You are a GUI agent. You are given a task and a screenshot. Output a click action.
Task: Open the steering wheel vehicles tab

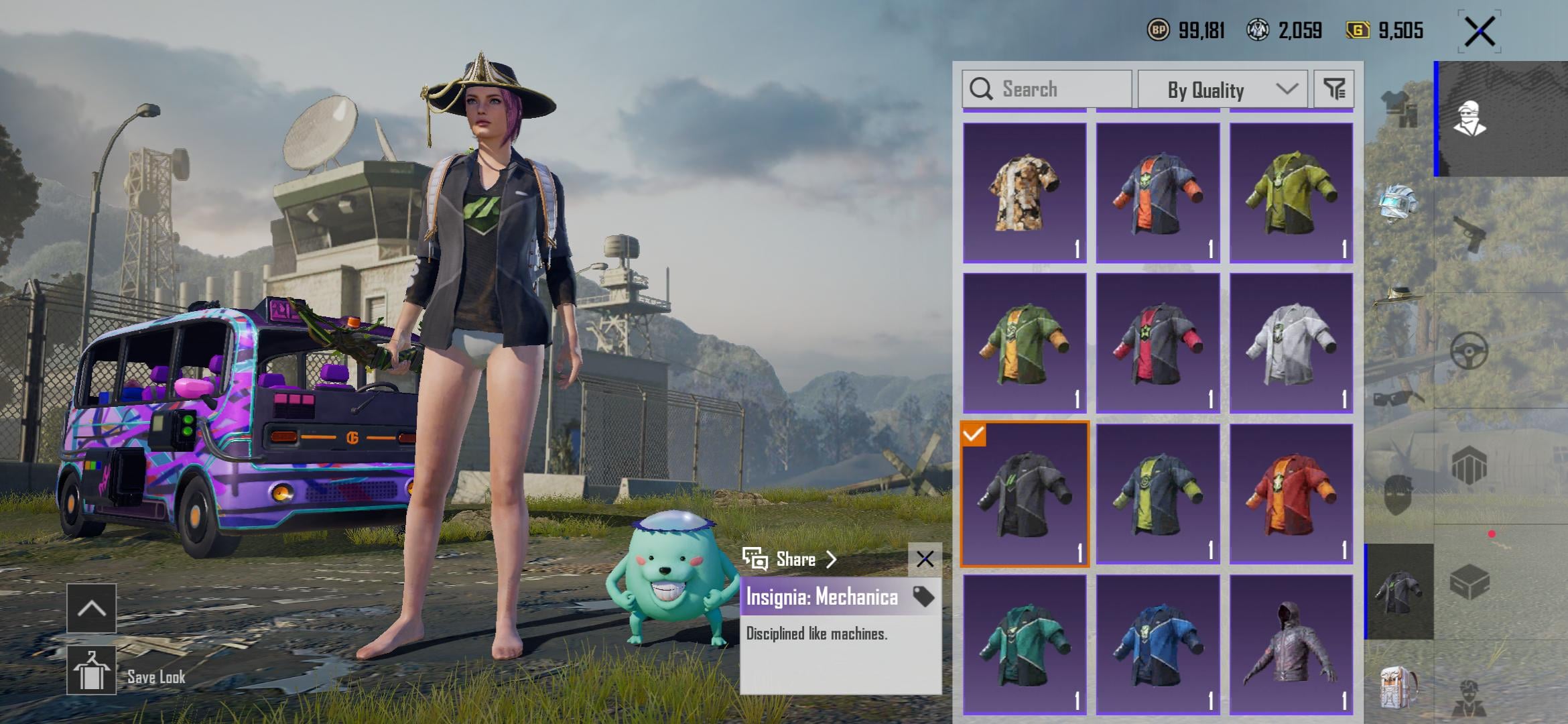pos(1469,351)
